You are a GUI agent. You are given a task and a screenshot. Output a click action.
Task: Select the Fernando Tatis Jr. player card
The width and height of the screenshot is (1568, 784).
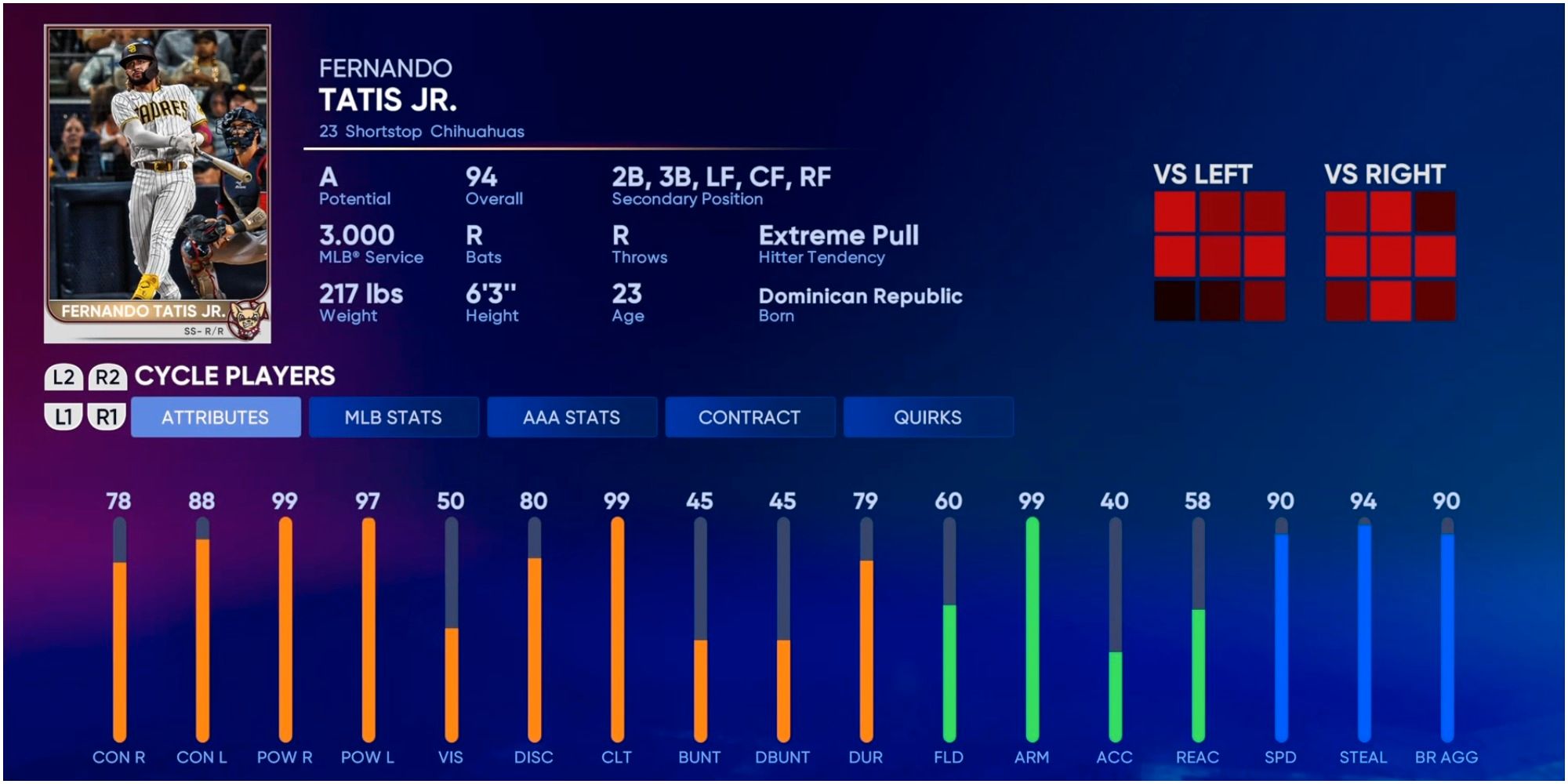[158, 184]
